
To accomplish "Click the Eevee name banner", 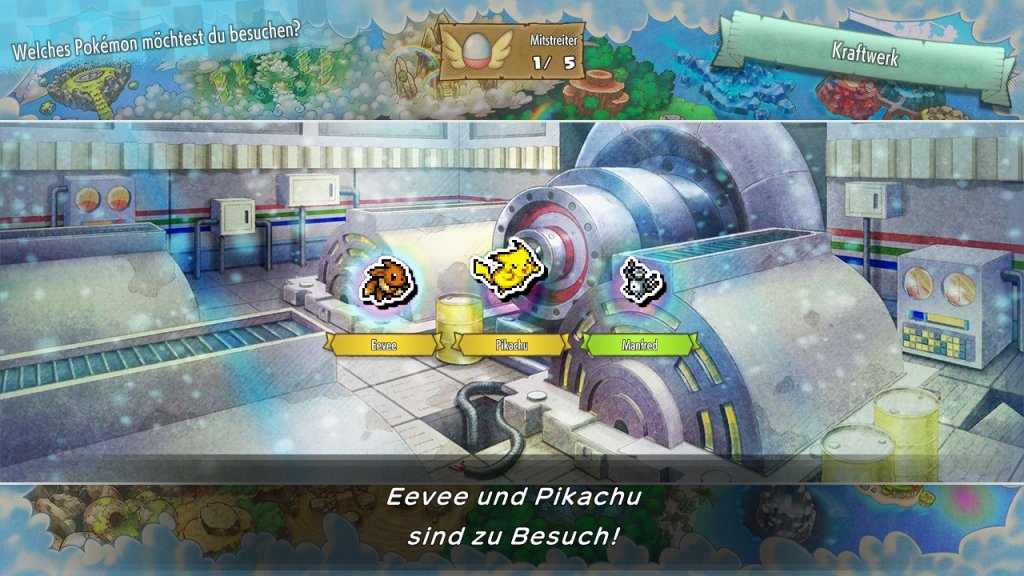I will (x=382, y=344).
